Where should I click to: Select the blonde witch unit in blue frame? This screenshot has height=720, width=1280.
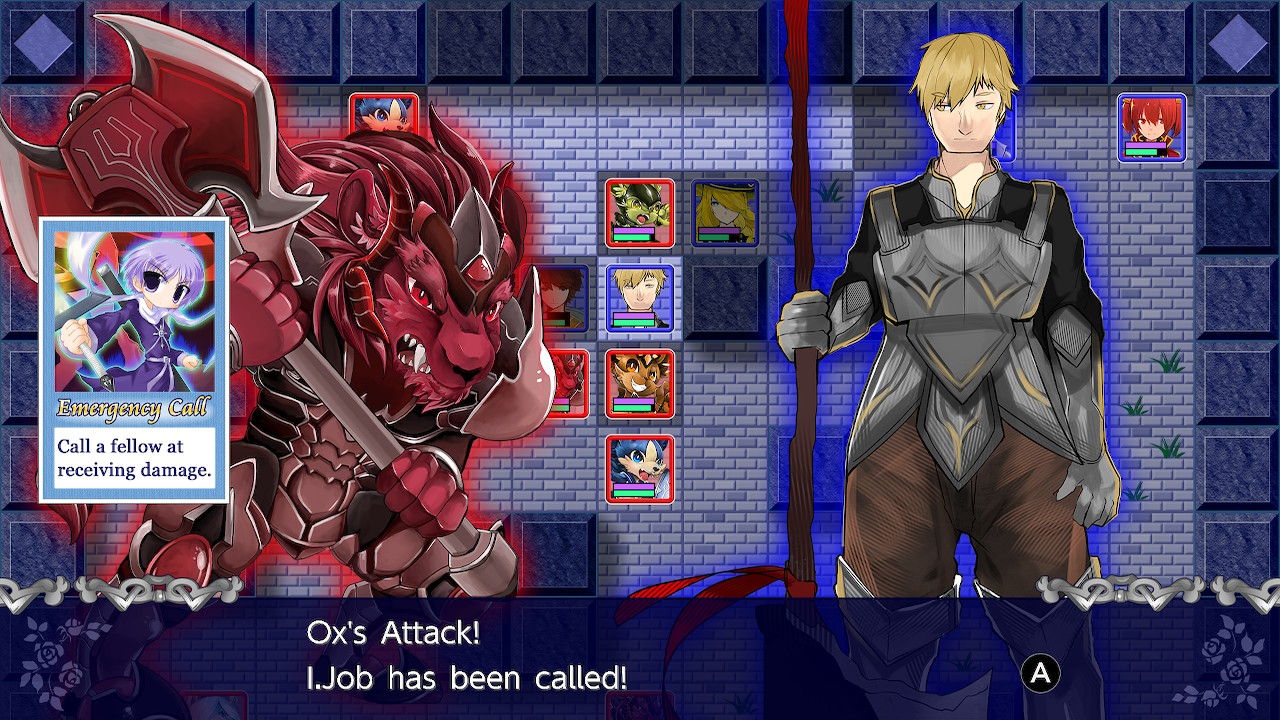point(724,211)
